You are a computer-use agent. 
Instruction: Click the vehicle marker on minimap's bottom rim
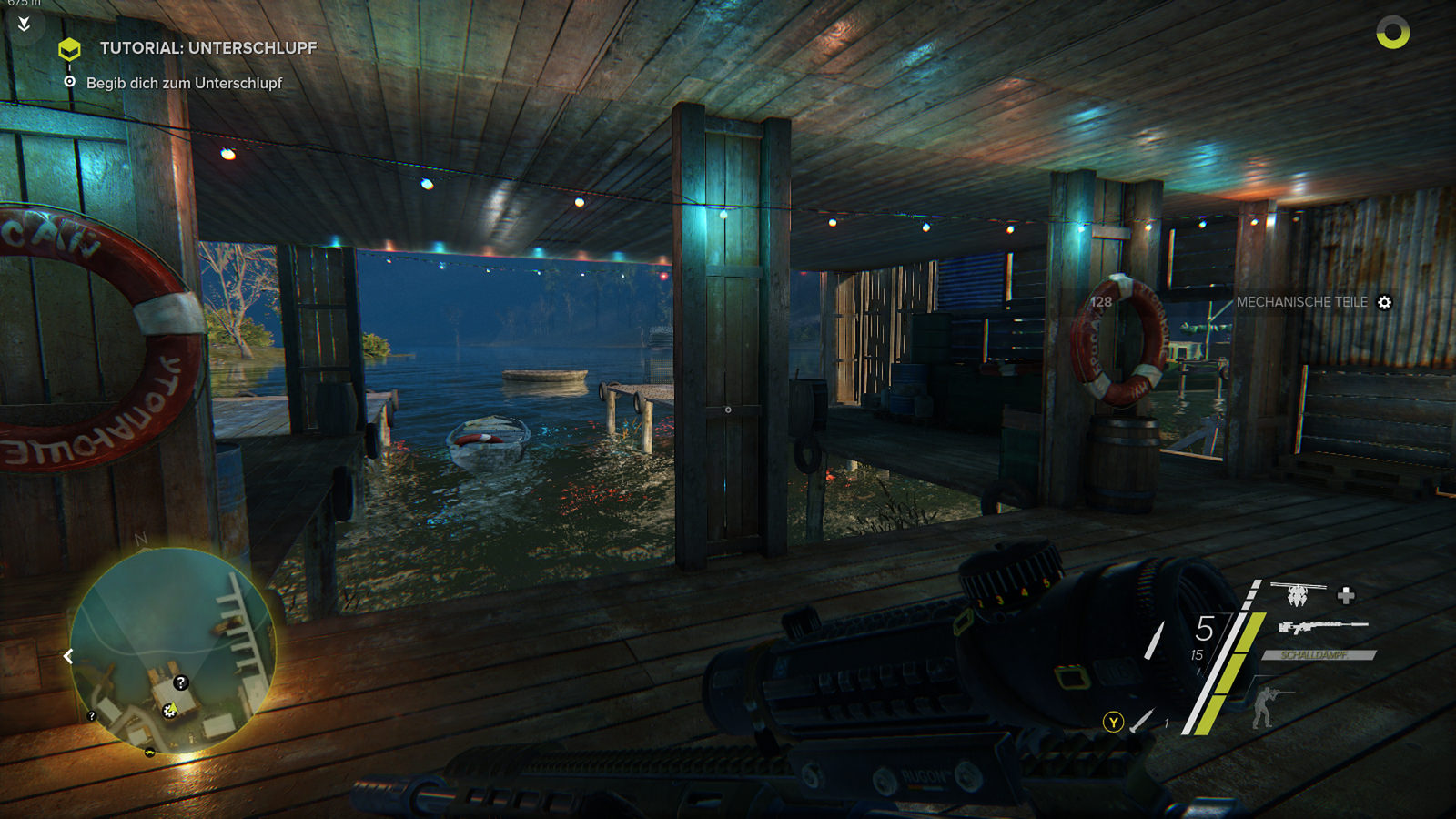(x=149, y=753)
